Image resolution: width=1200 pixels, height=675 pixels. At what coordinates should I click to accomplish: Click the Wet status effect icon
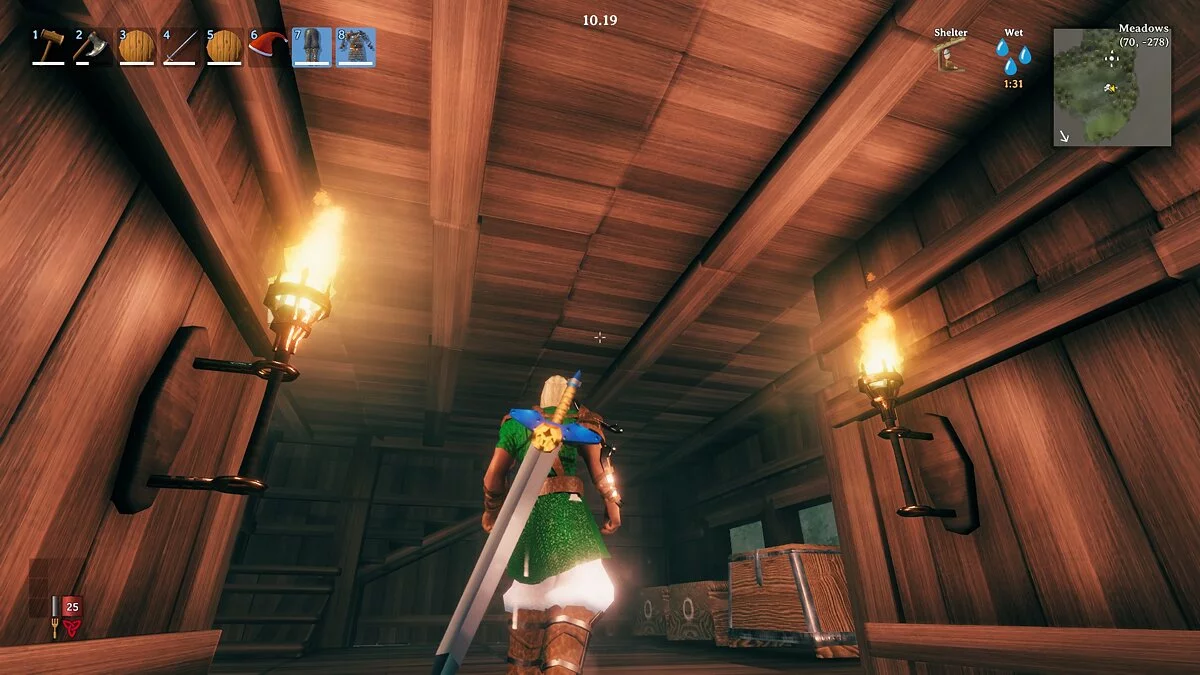coord(1013,56)
